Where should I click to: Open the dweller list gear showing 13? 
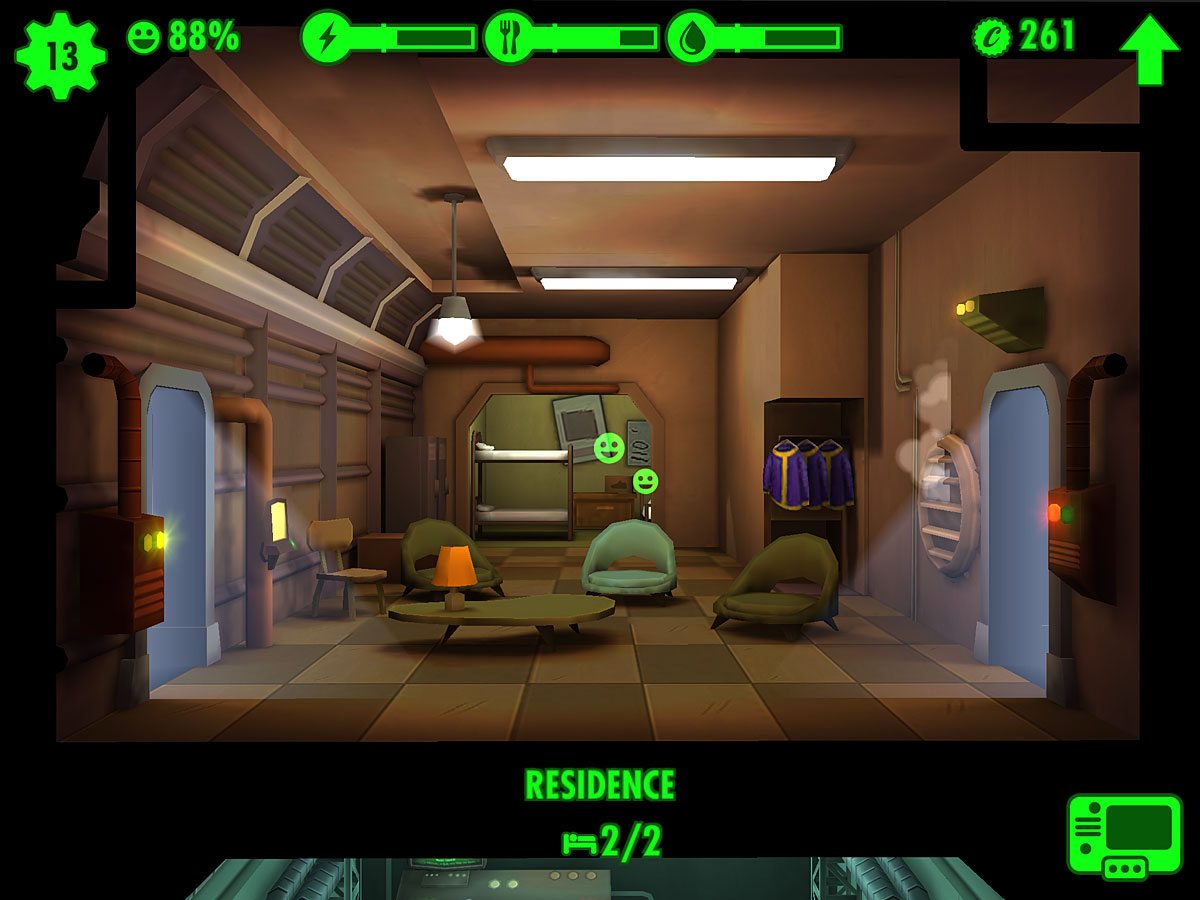61,56
